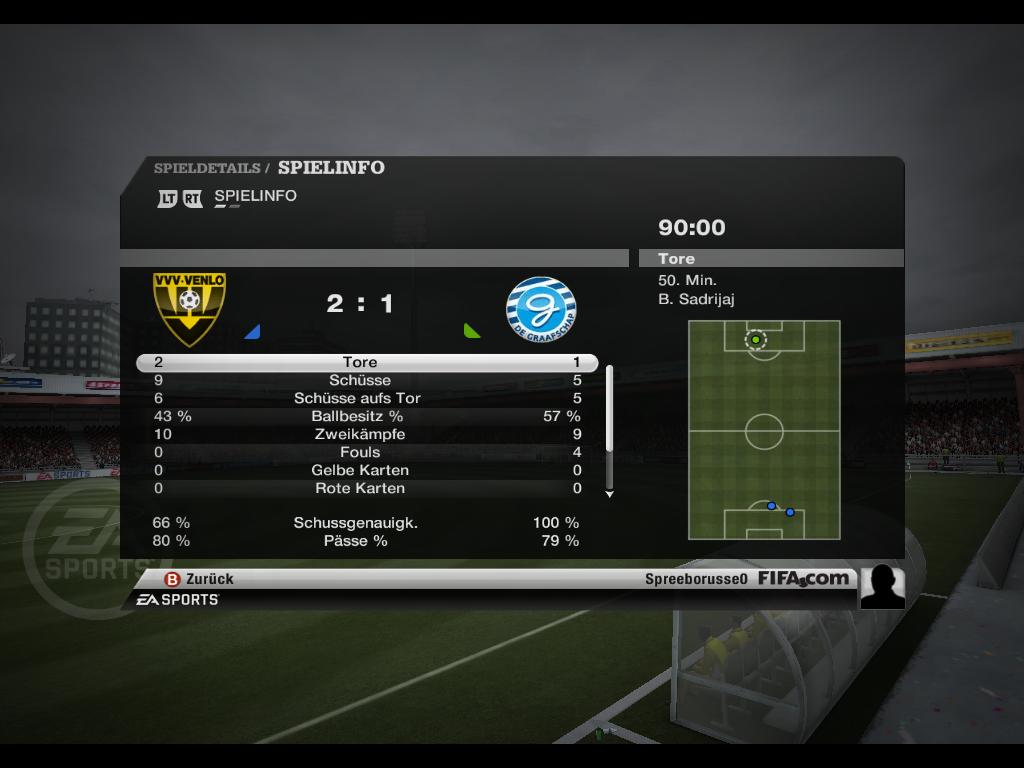Select the highlighted Tore stat row
Image resolution: width=1024 pixels, height=768 pixels.
[366, 362]
